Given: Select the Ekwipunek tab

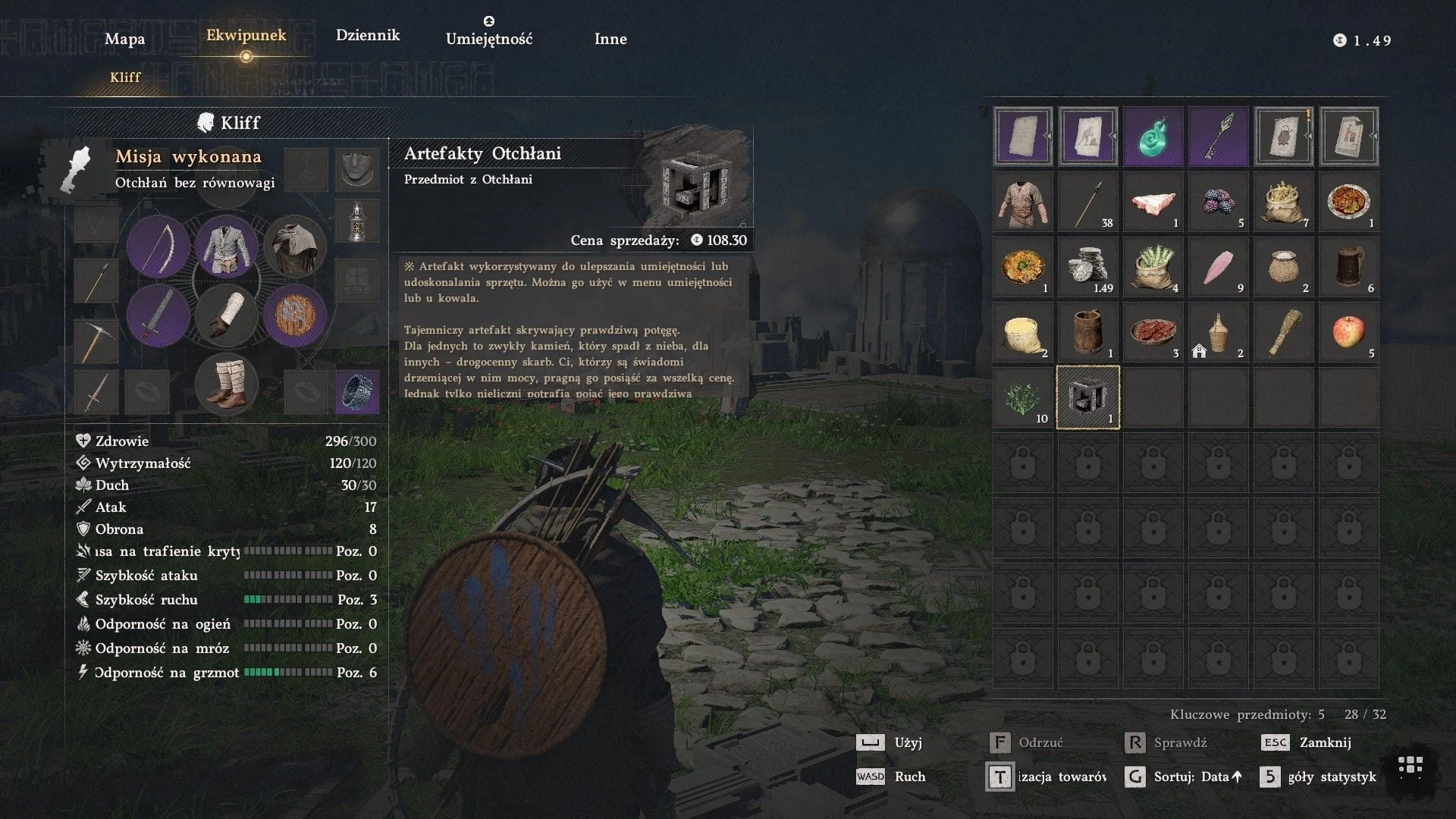Looking at the screenshot, I should (x=246, y=35).
